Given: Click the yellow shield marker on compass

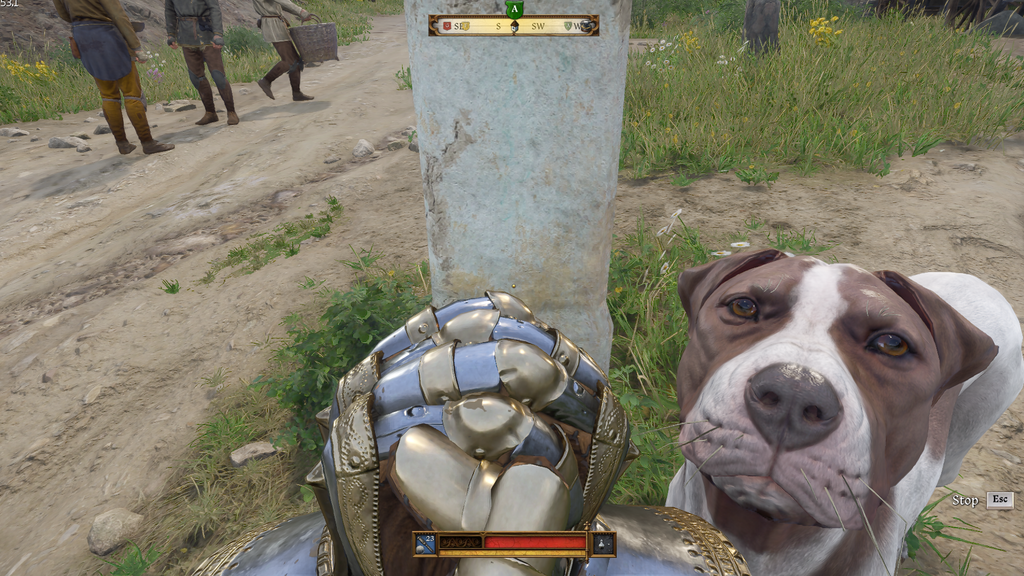Looking at the screenshot, I should (x=465, y=26).
